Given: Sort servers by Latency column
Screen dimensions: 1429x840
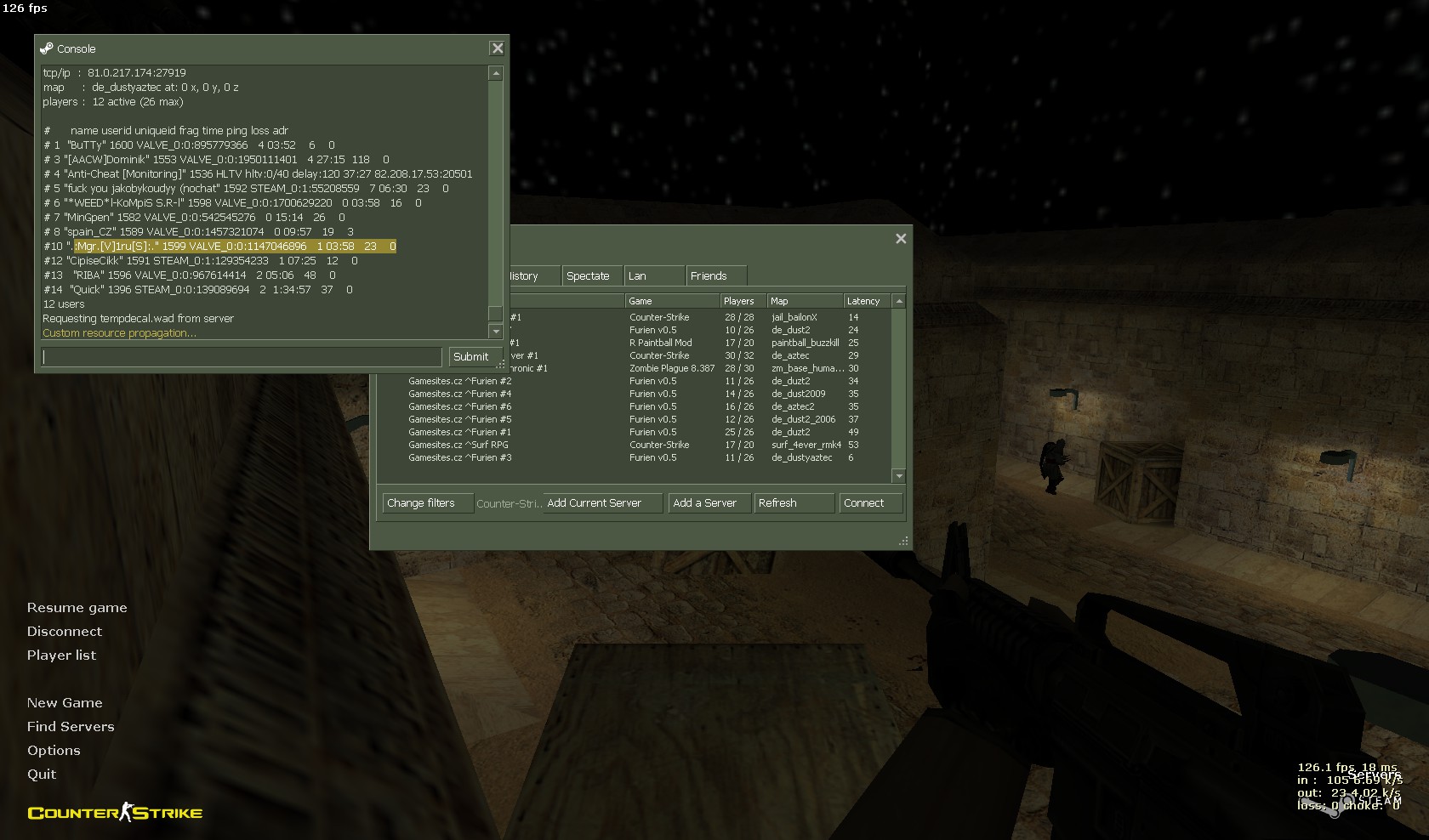Looking at the screenshot, I should pos(865,301).
